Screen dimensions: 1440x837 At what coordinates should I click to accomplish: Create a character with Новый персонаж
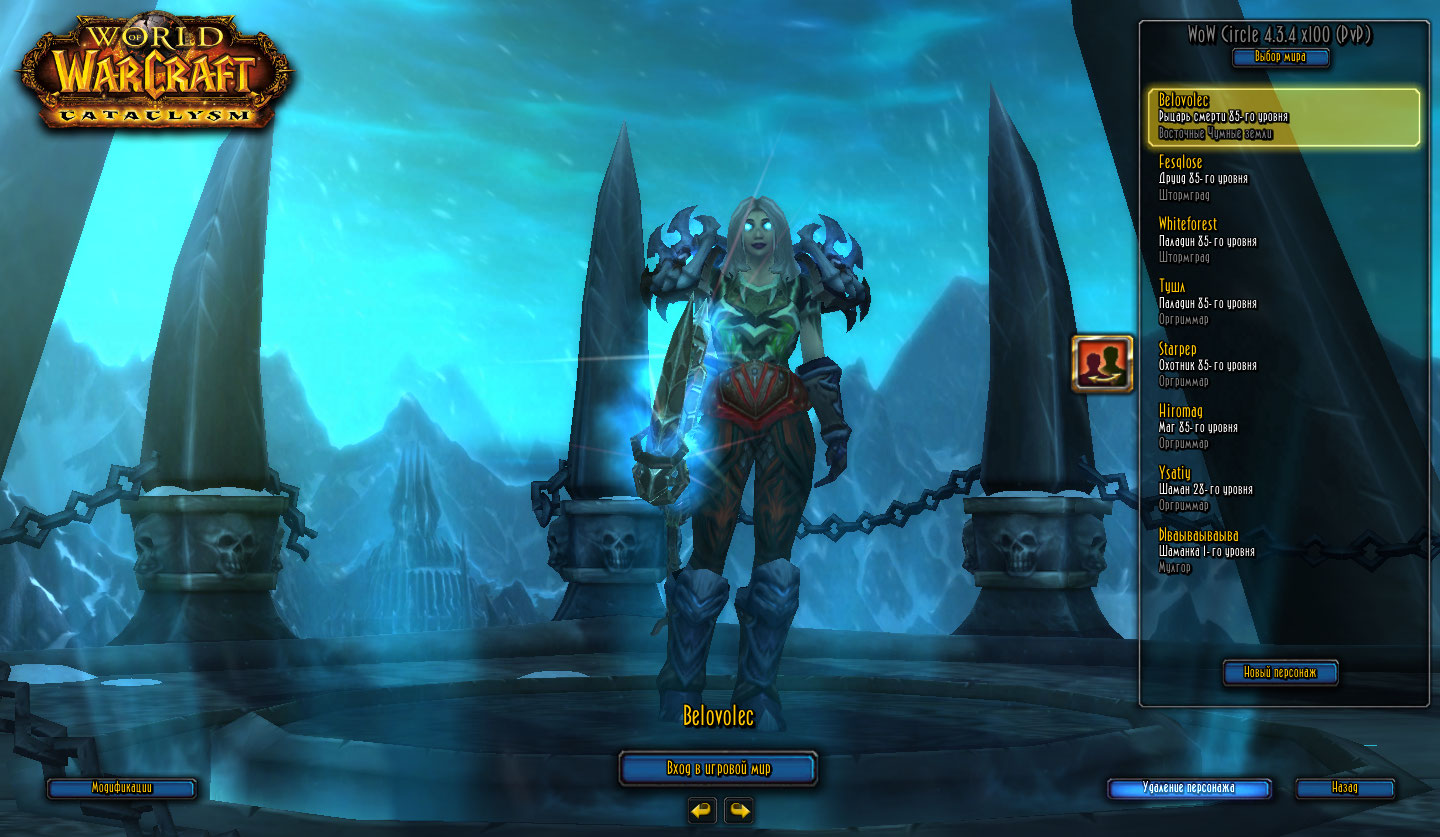[1280, 673]
